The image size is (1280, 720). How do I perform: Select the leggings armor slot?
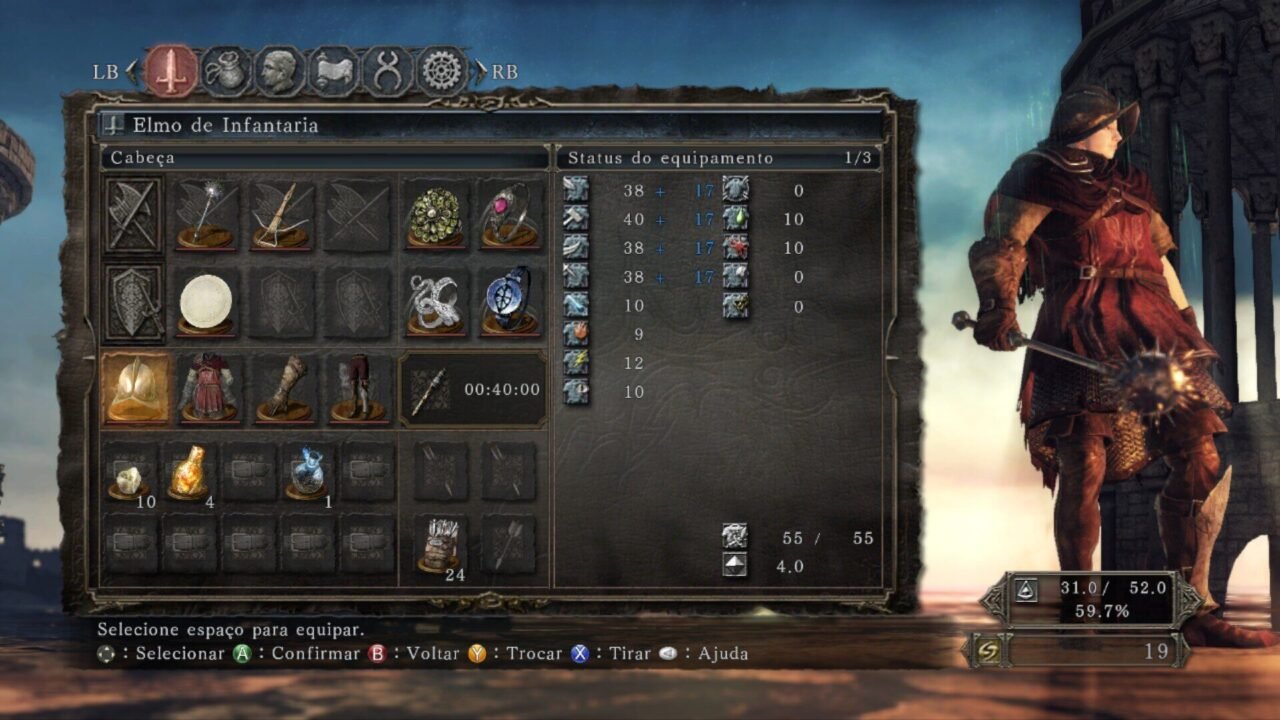358,388
